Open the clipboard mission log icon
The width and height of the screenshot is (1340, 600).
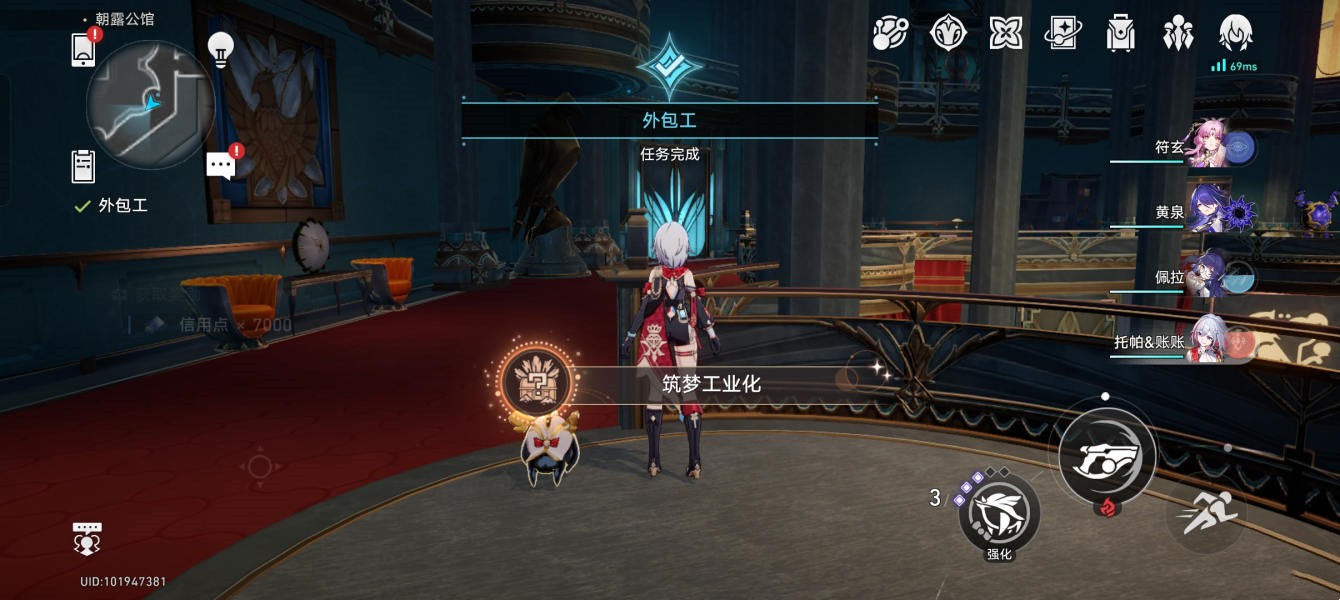pyautogui.click(x=84, y=165)
